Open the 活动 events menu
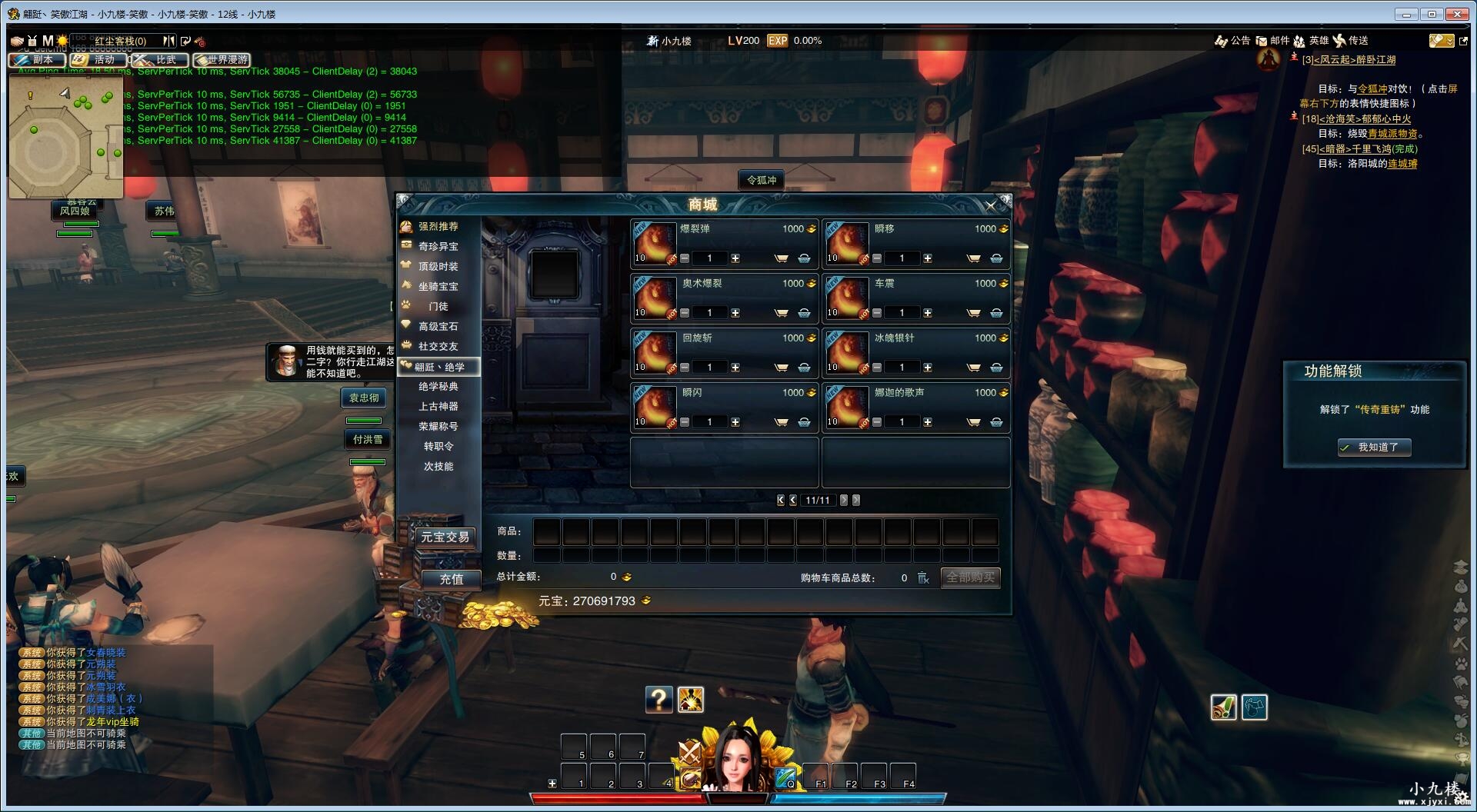Image resolution: width=1477 pixels, height=812 pixels. (98, 59)
